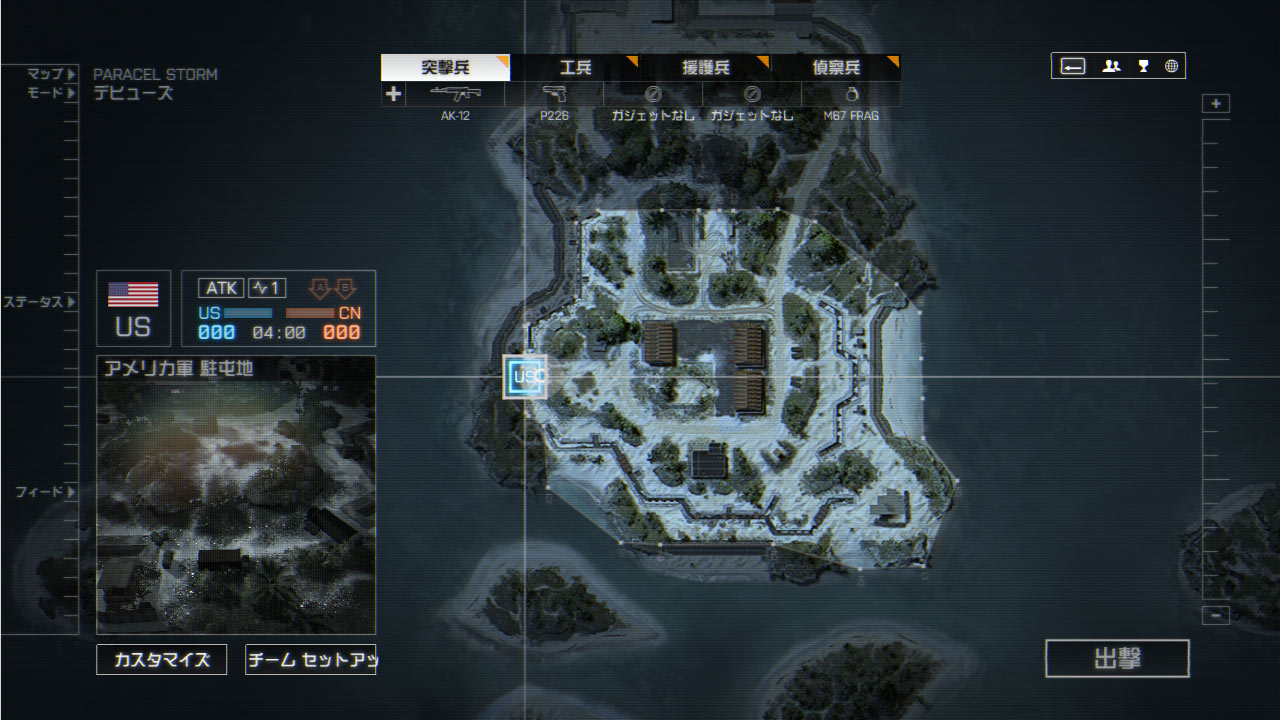This screenshot has width=1280, height=720.
Task: Click the アメリカ軍 駐屯地 spawn preview image
Action: tap(236, 506)
